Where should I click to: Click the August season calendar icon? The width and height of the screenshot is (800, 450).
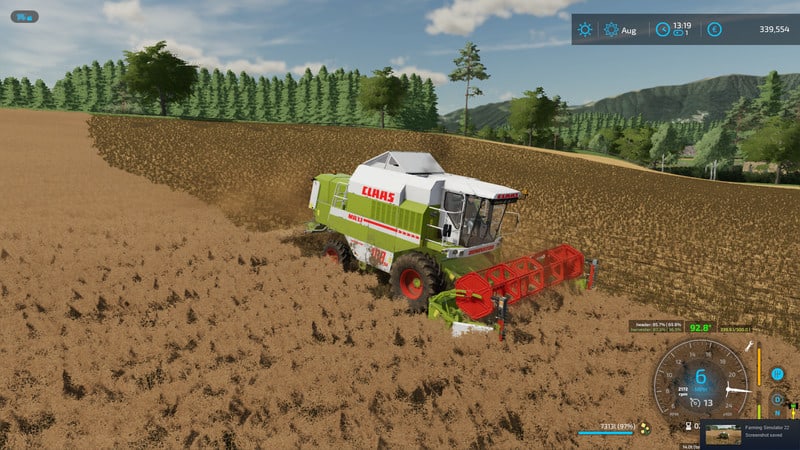(x=611, y=30)
